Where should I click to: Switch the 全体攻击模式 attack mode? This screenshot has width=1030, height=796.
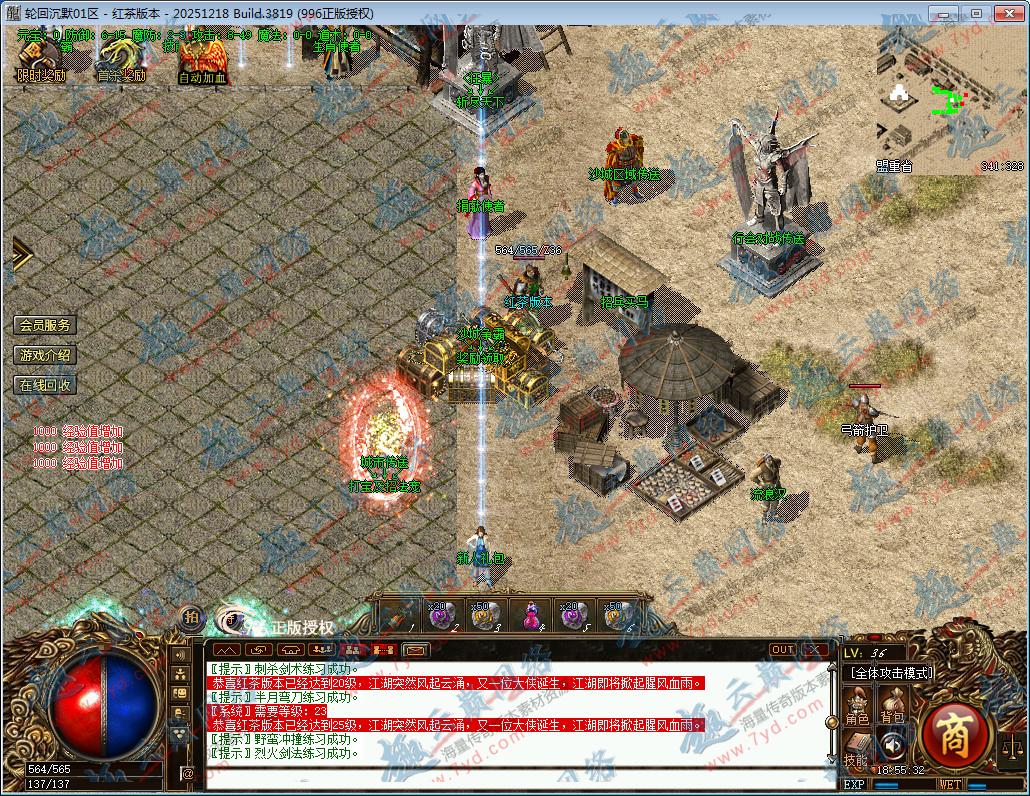tap(890, 674)
